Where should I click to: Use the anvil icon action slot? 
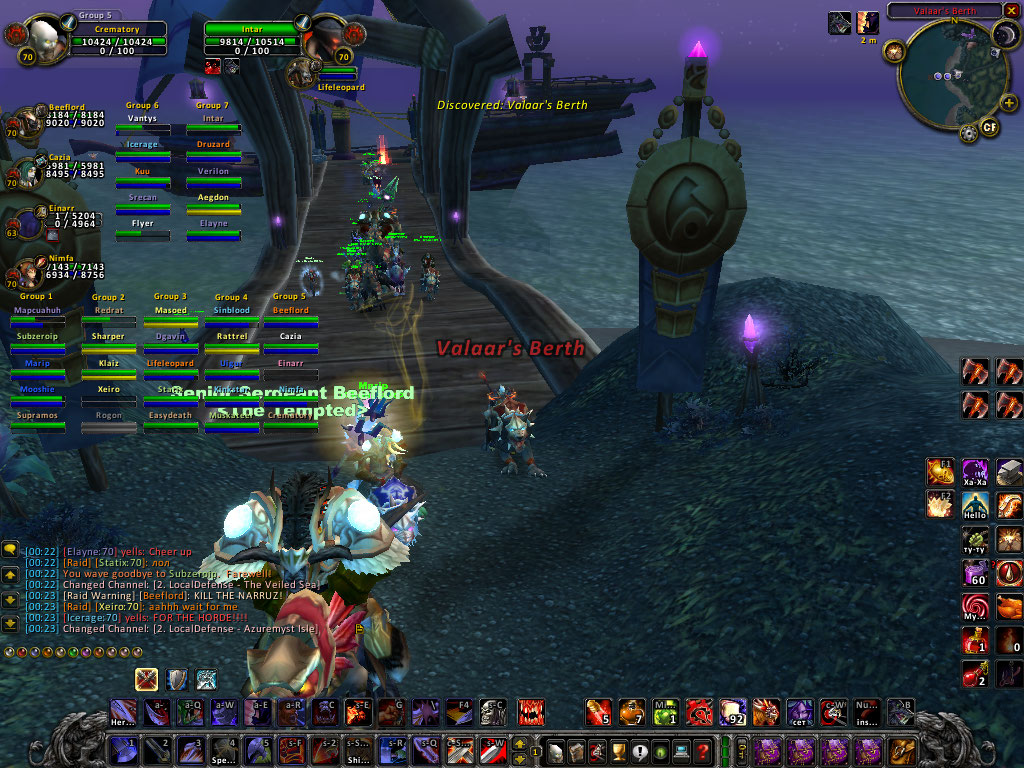(1009, 472)
